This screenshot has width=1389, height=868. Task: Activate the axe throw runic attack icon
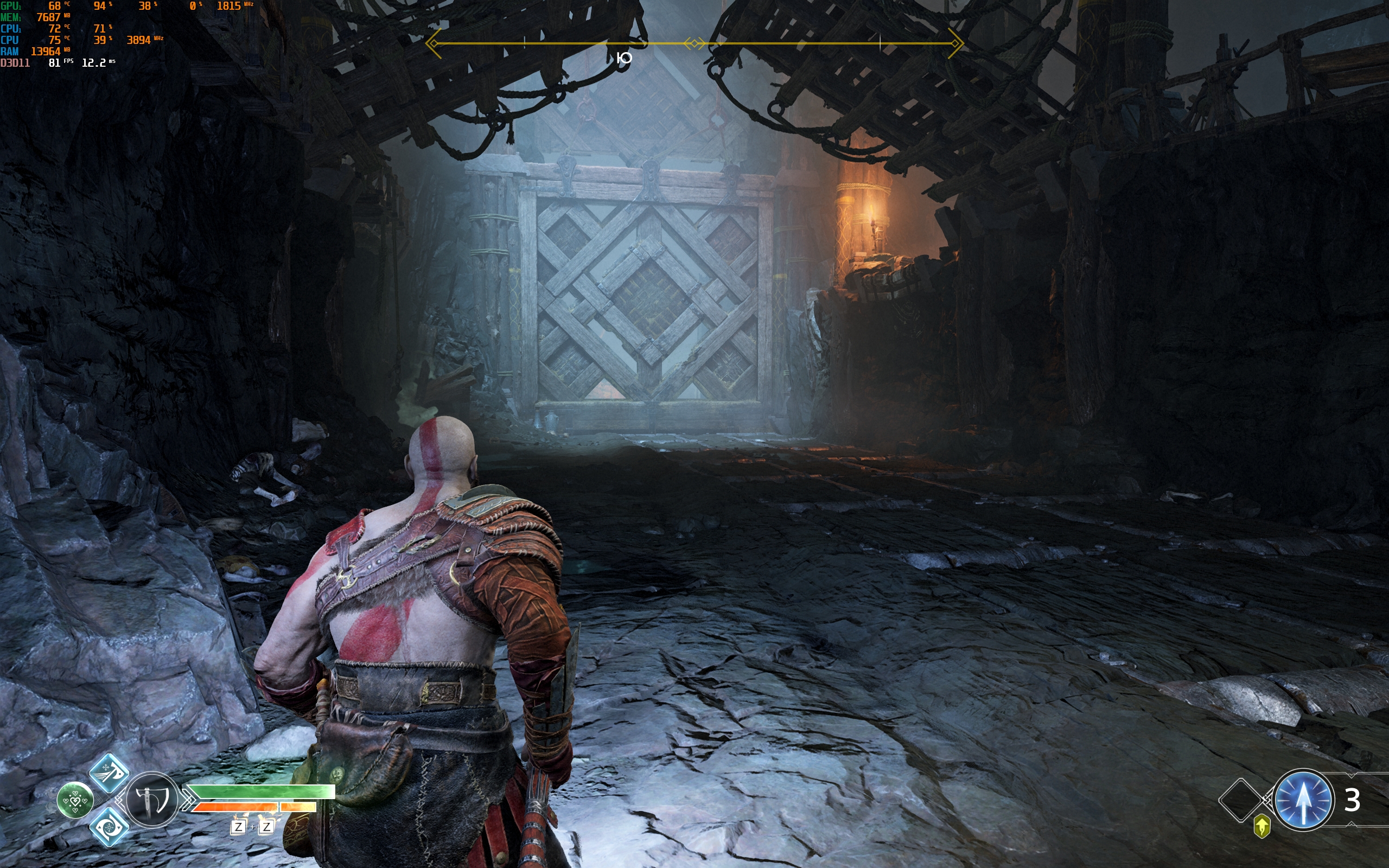pos(109,773)
